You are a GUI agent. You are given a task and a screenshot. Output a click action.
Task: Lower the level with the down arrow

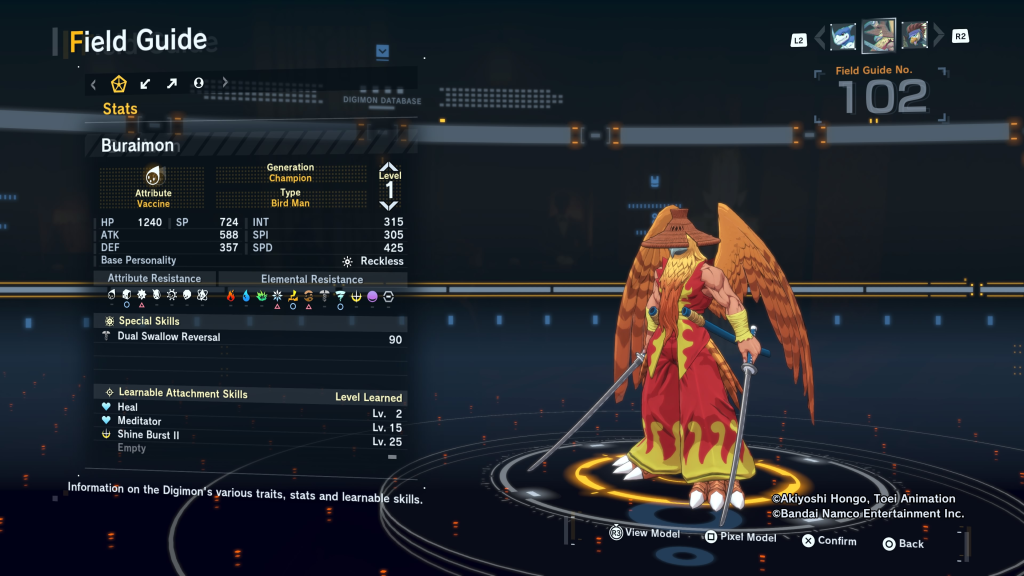click(389, 205)
